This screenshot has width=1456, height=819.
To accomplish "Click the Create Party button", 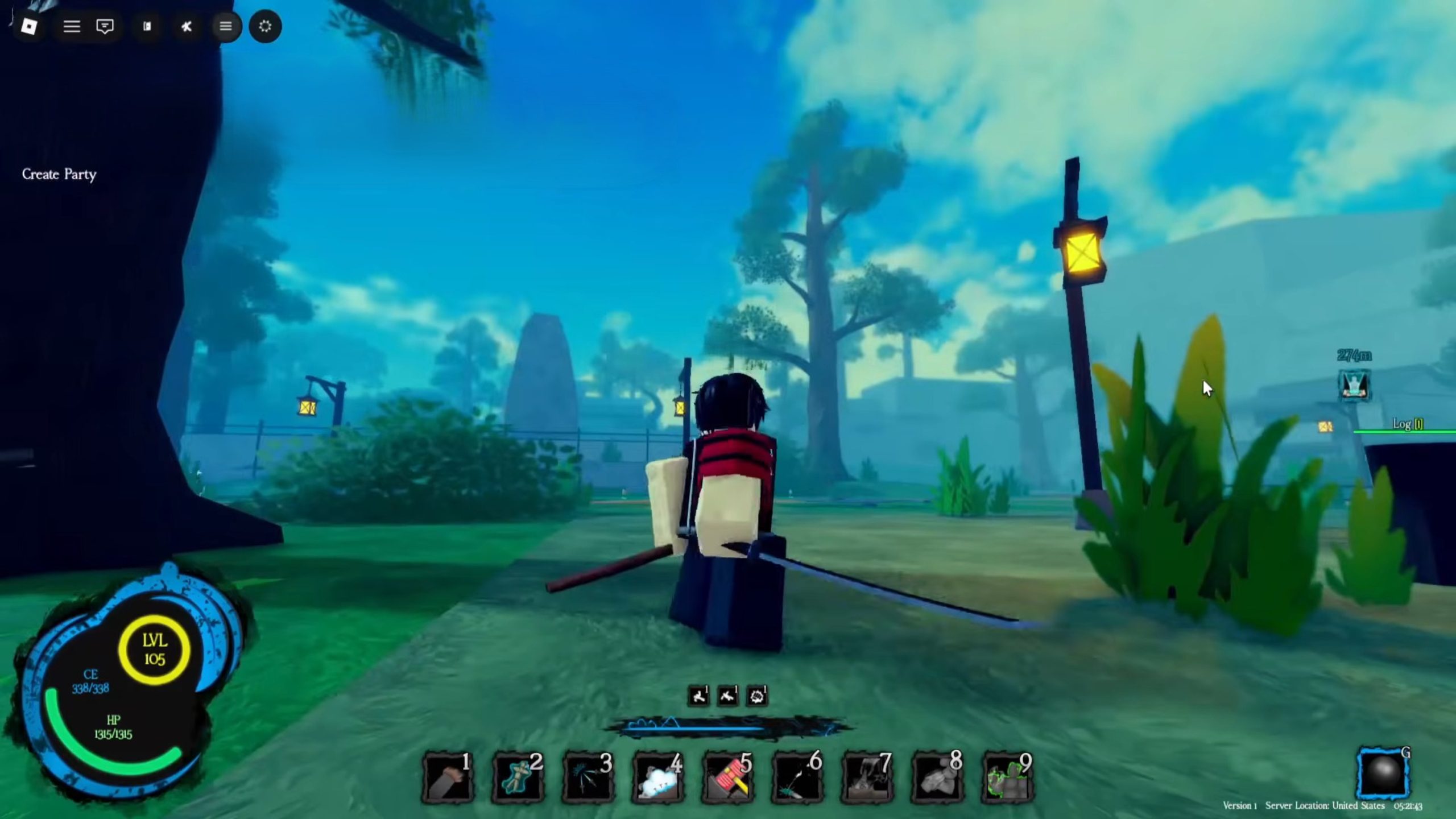I will [59, 174].
